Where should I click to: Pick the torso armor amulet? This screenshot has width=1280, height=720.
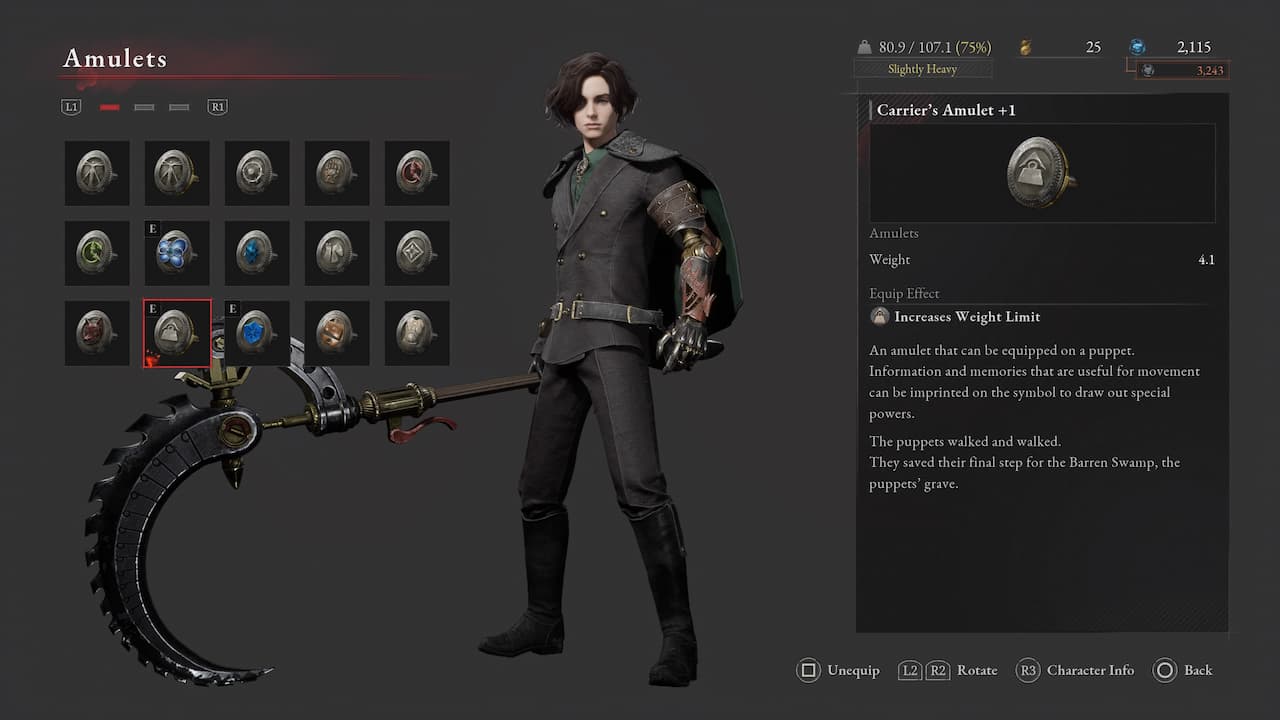click(417, 333)
